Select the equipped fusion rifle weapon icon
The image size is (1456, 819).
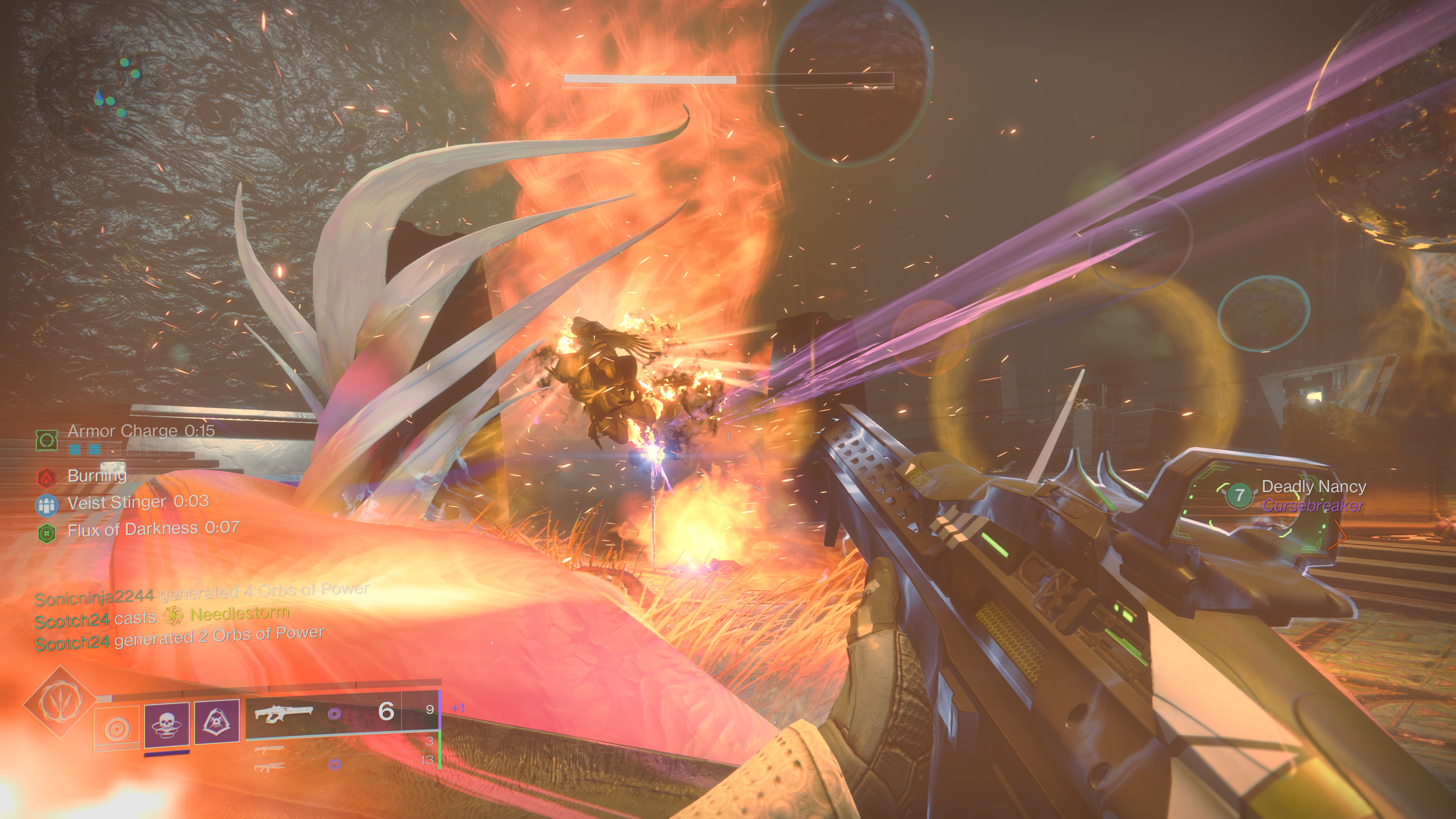coord(282,714)
